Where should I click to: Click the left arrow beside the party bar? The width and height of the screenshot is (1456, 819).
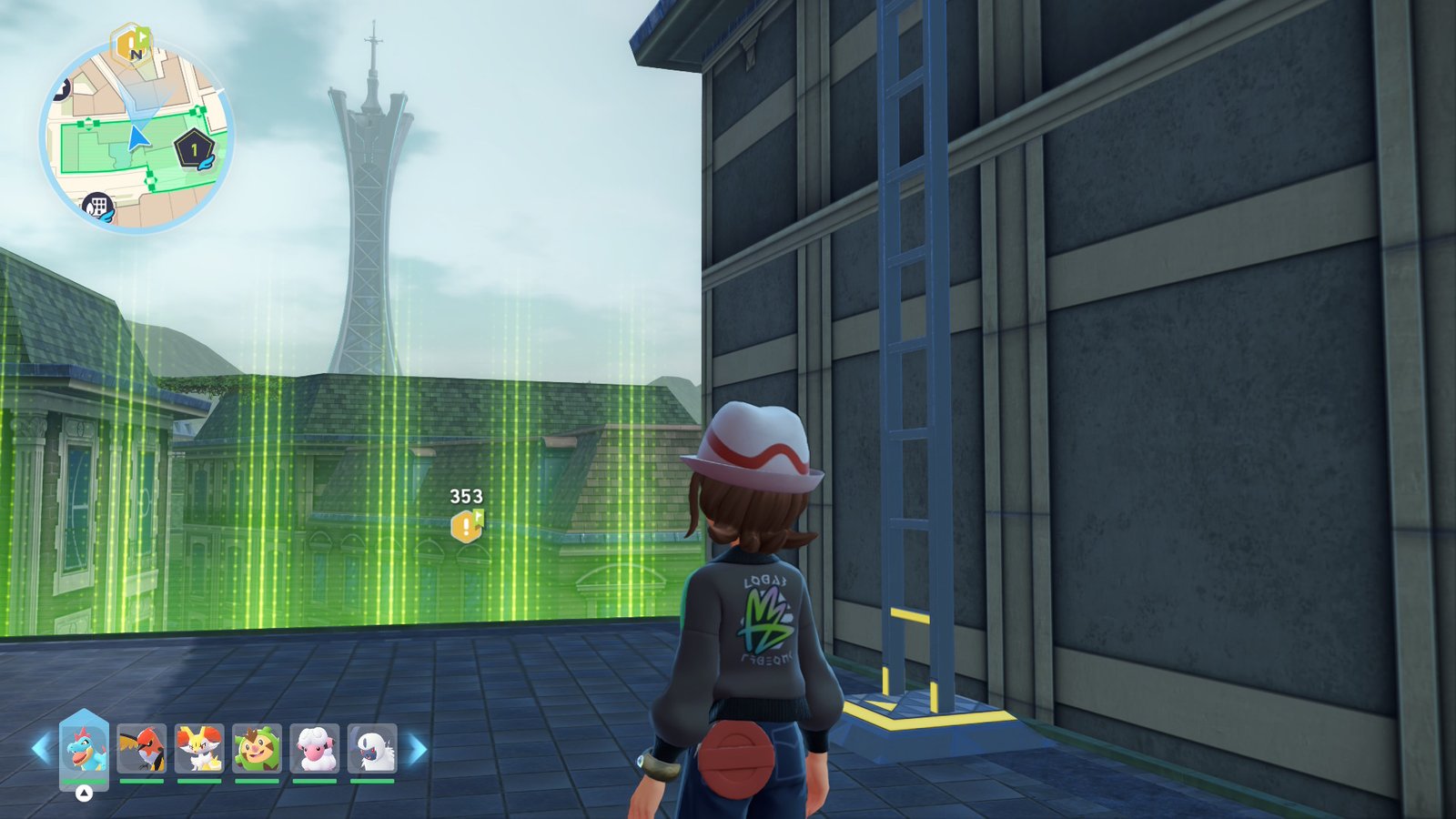41,749
